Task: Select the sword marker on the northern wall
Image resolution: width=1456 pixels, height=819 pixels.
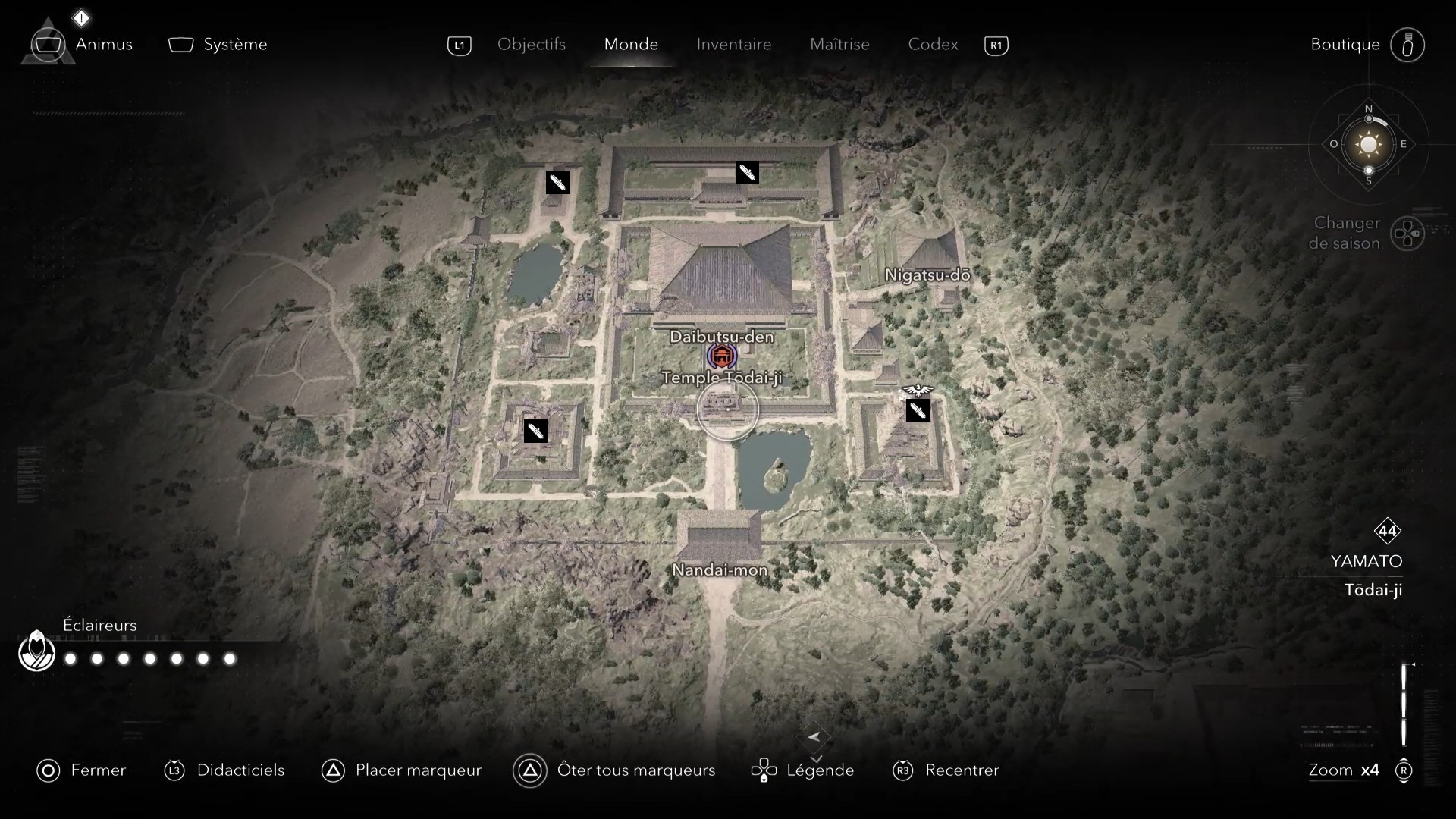Action: pos(747,172)
